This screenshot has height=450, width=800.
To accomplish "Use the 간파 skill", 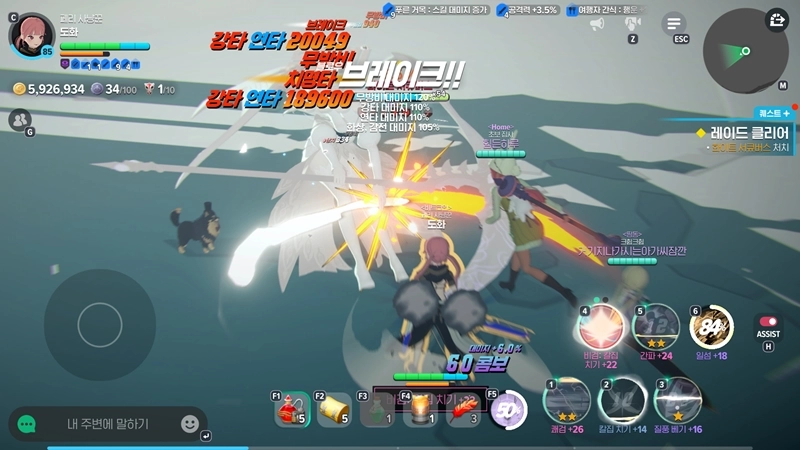I will pos(656,327).
